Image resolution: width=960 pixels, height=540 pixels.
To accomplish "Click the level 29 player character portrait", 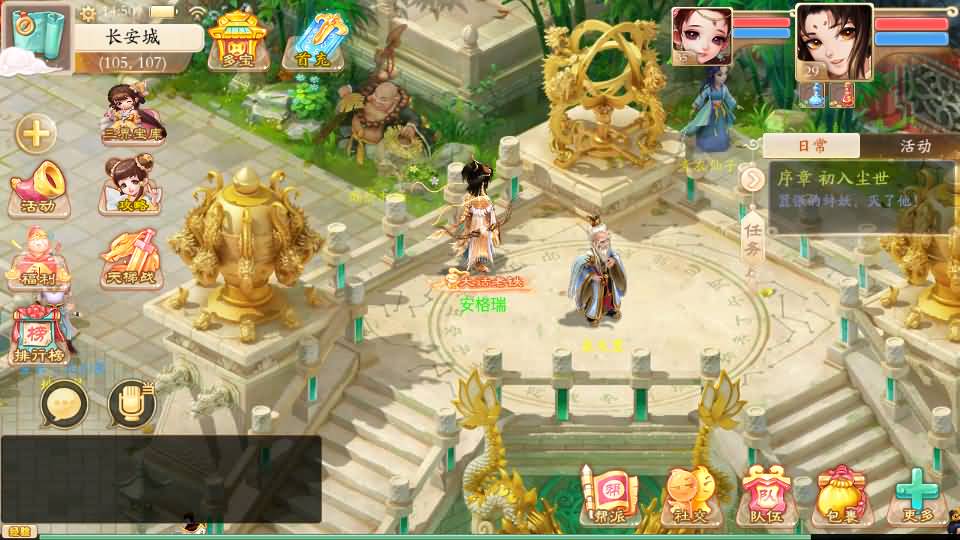I will tap(834, 43).
